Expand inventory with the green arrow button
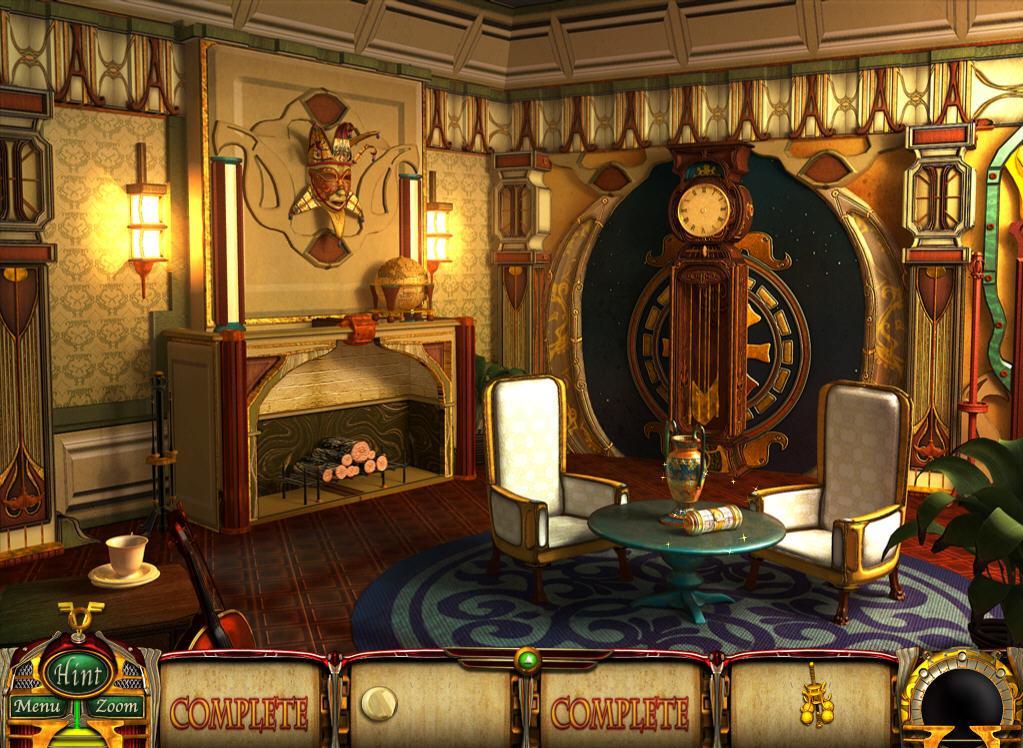This screenshot has height=748, width=1023. 526,658
